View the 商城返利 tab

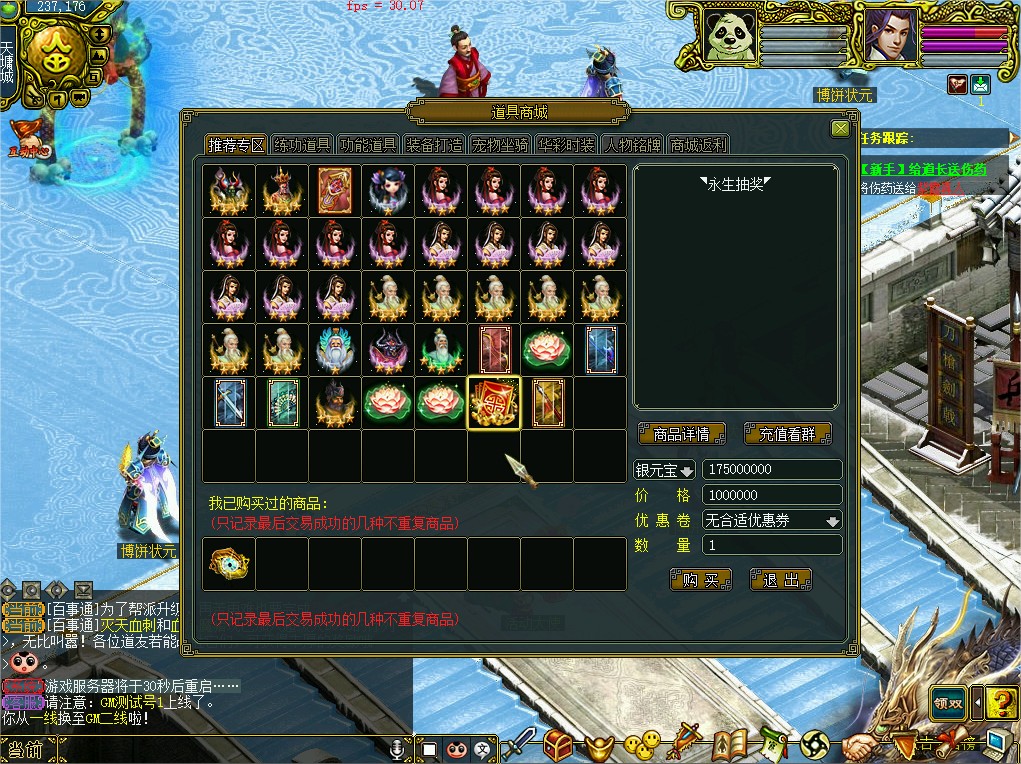[698, 145]
